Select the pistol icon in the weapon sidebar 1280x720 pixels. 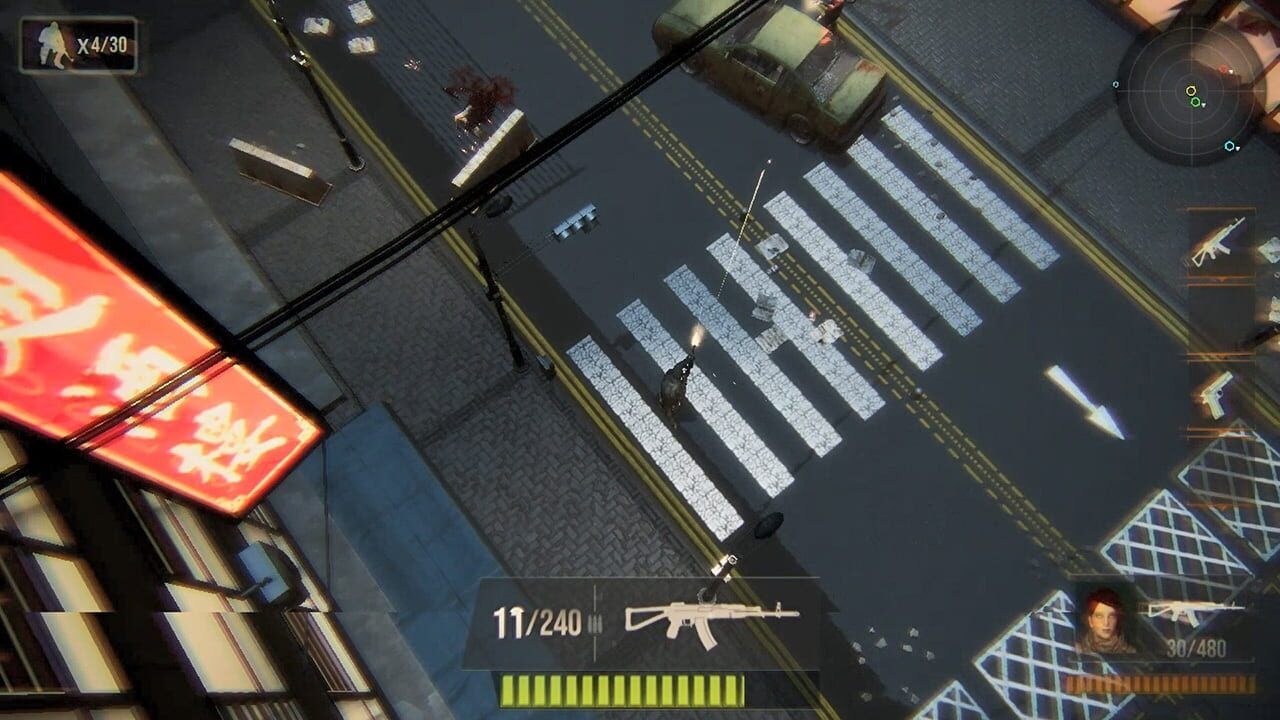click(x=1216, y=392)
